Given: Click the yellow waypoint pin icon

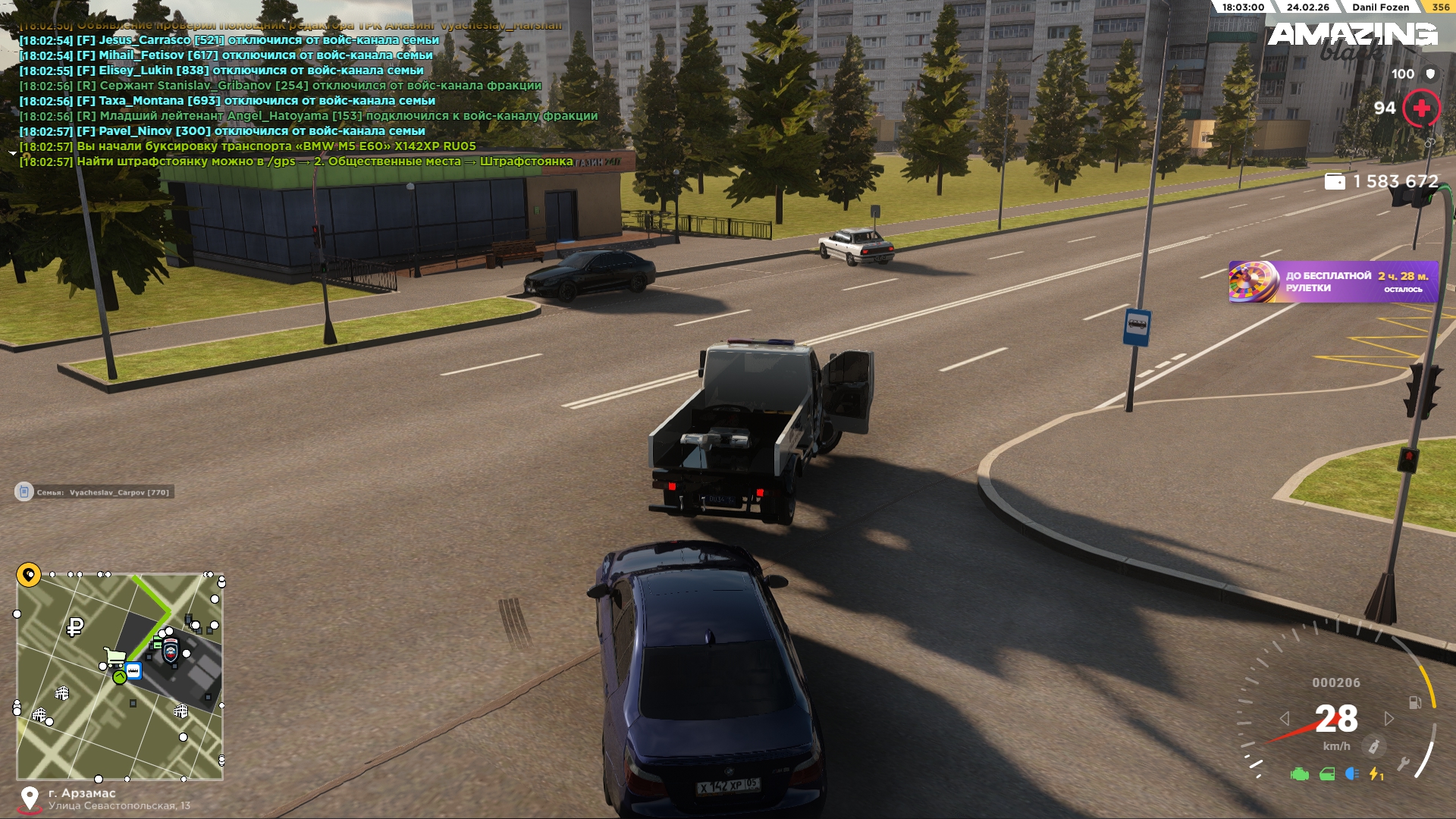Looking at the screenshot, I should pos(29,575).
